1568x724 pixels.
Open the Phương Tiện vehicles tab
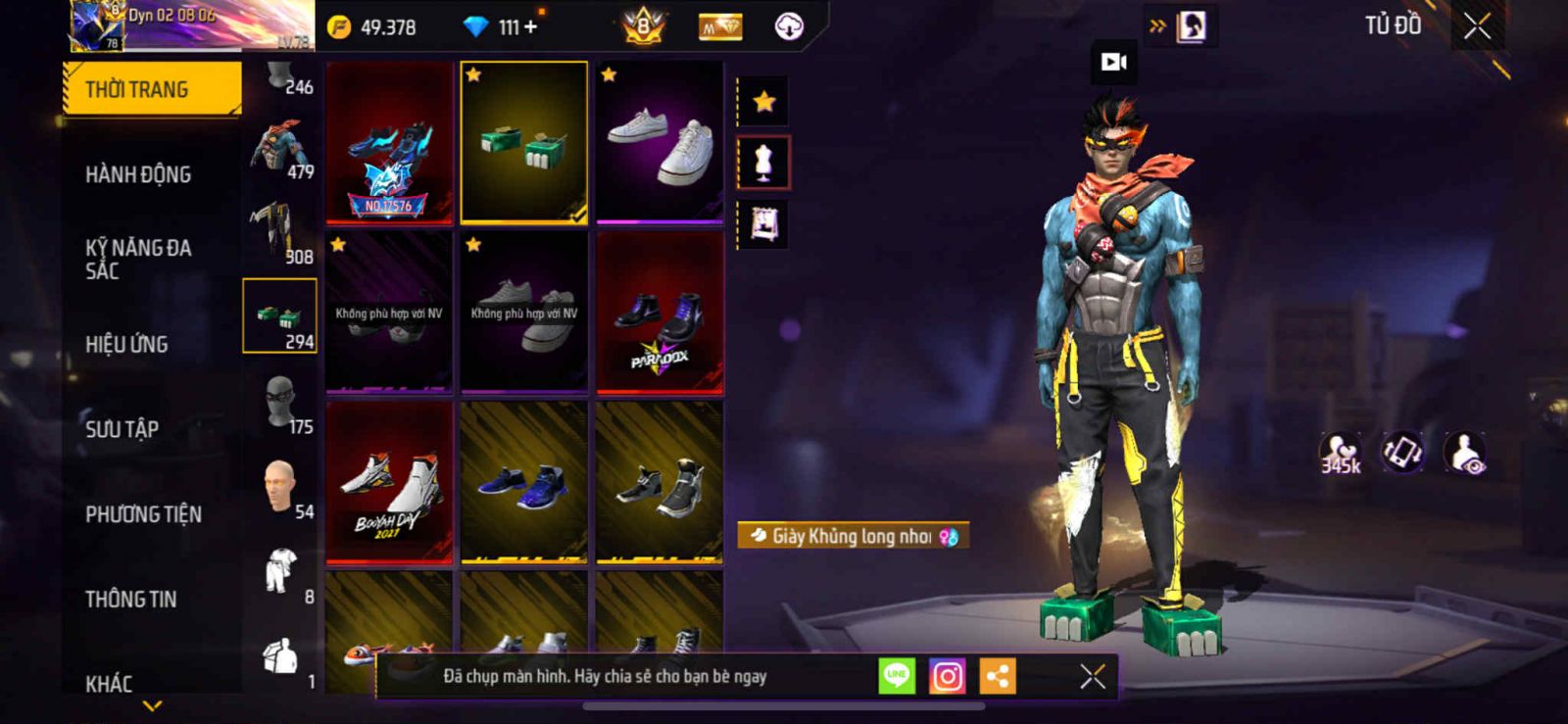(143, 514)
